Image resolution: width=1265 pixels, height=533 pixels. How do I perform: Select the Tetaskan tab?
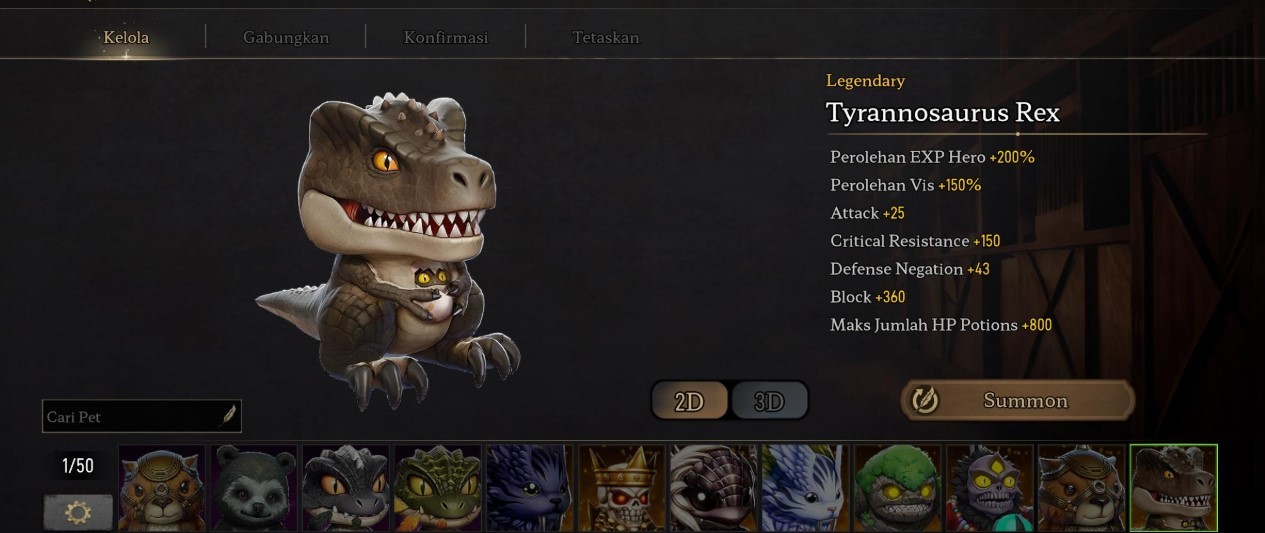(605, 38)
